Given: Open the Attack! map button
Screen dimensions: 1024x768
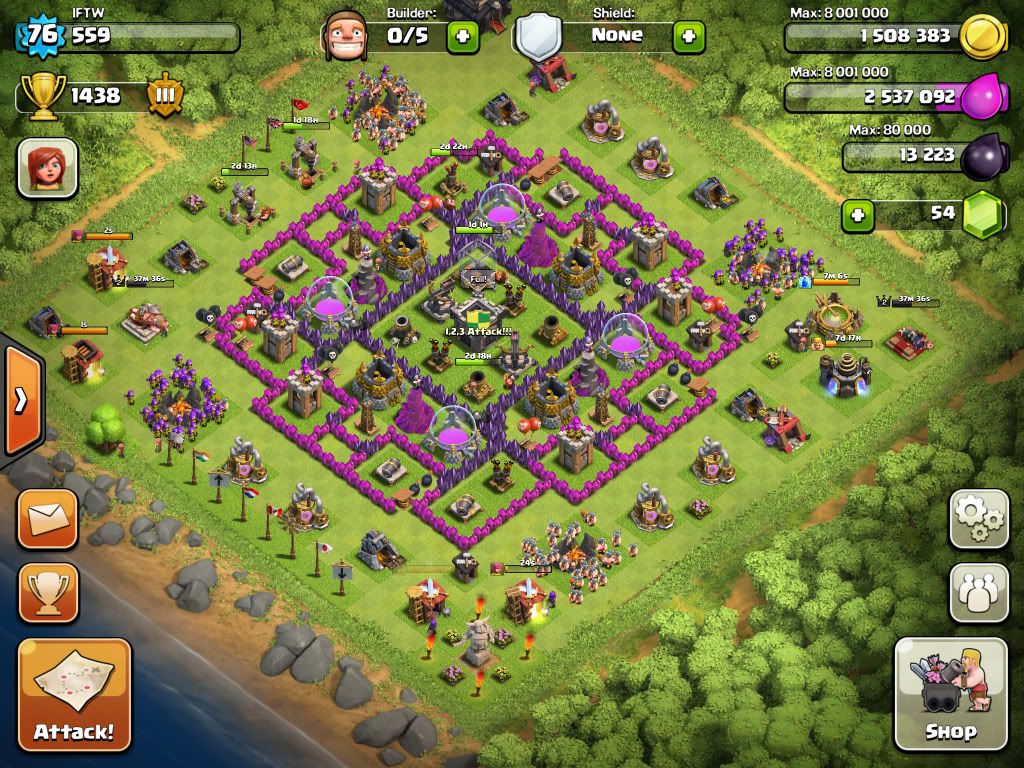Looking at the screenshot, I should point(74,693).
